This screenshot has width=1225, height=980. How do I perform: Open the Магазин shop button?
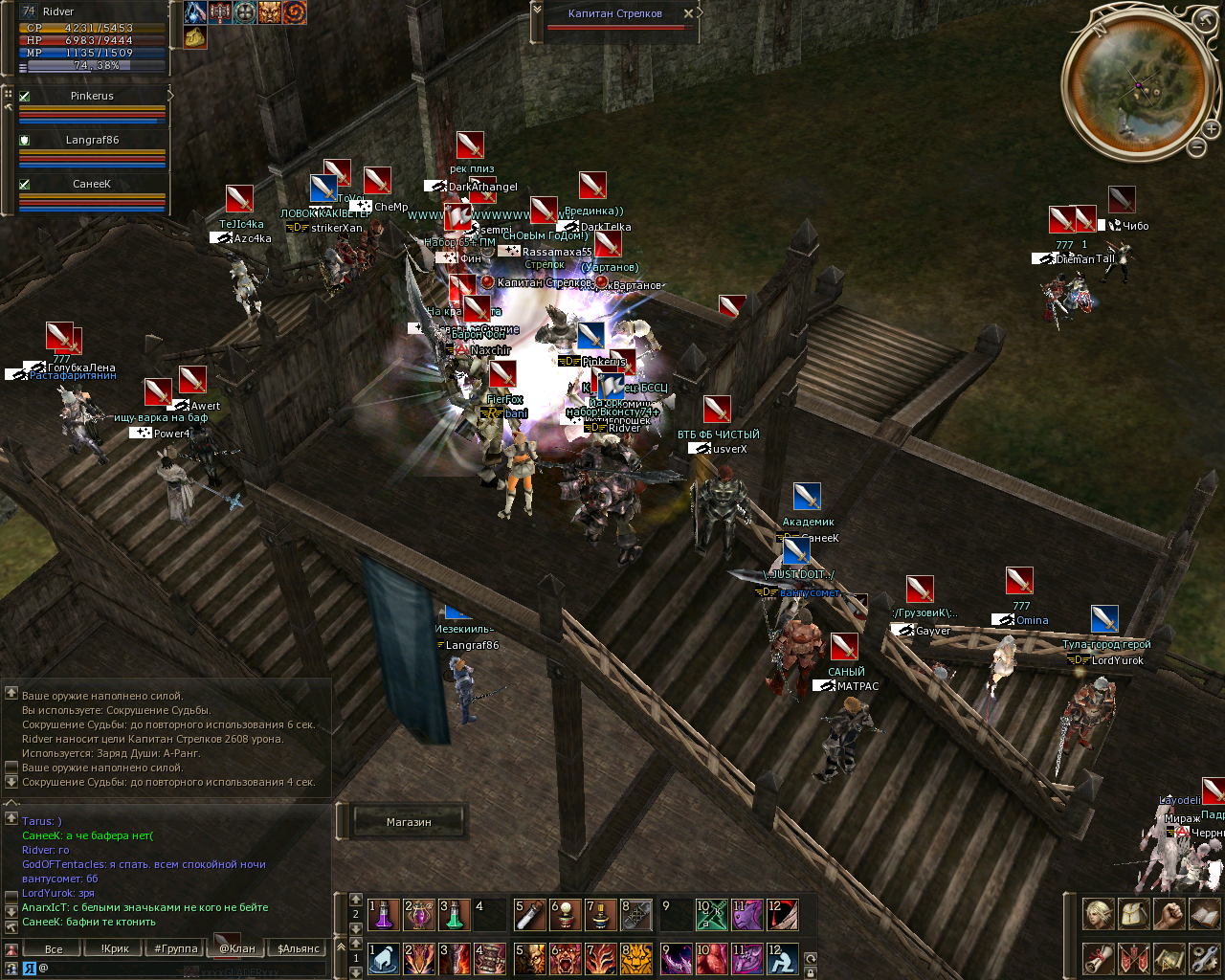coord(409,822)
